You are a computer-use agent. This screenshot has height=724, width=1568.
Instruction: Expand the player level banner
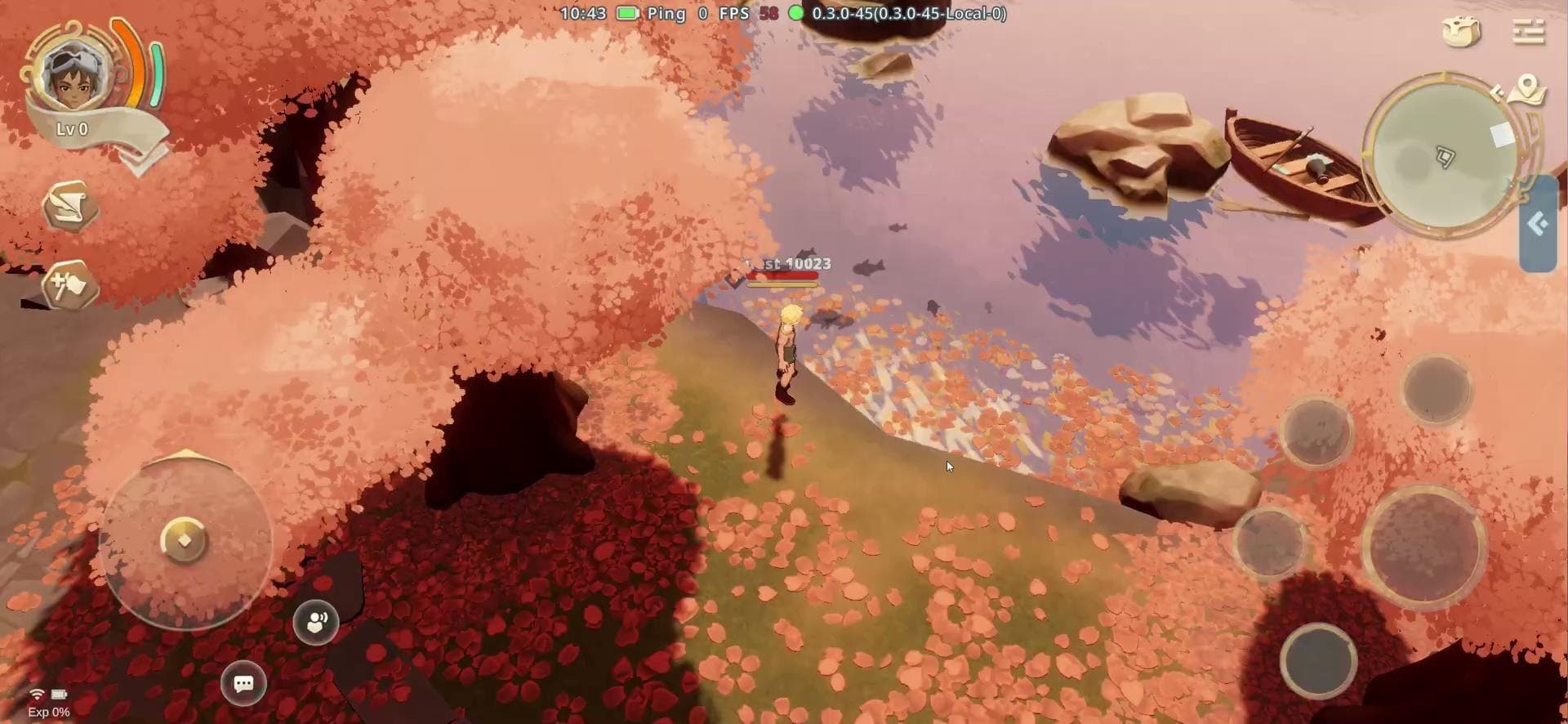72,127
